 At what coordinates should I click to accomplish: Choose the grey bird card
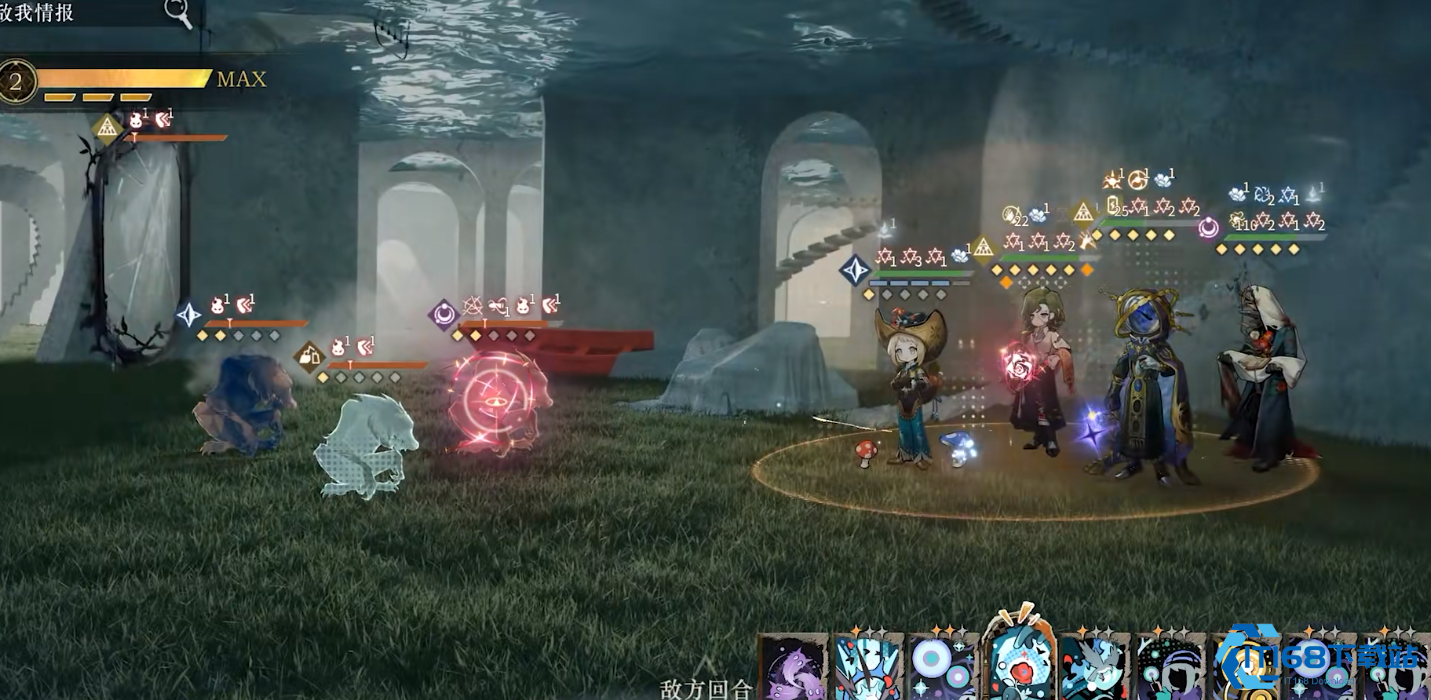pos(1095,668)
